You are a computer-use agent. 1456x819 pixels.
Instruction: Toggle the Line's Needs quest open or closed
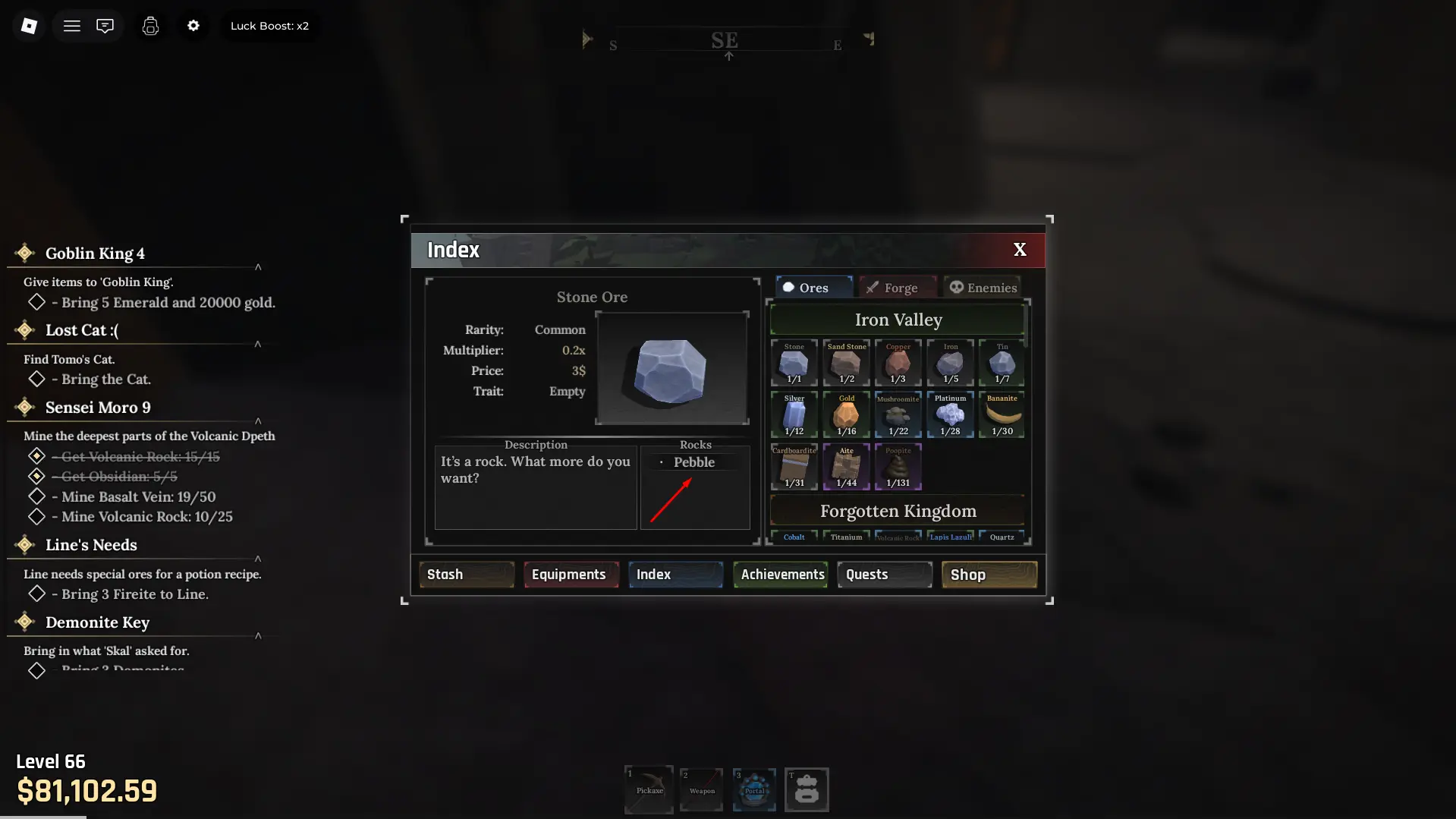(258, 559)
